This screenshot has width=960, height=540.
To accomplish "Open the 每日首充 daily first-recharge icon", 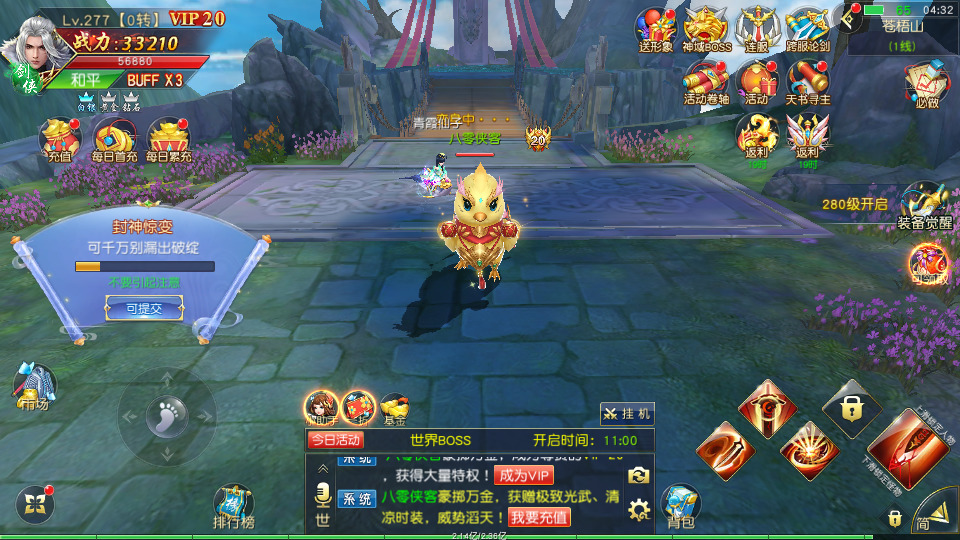I will tap(113, 140).
